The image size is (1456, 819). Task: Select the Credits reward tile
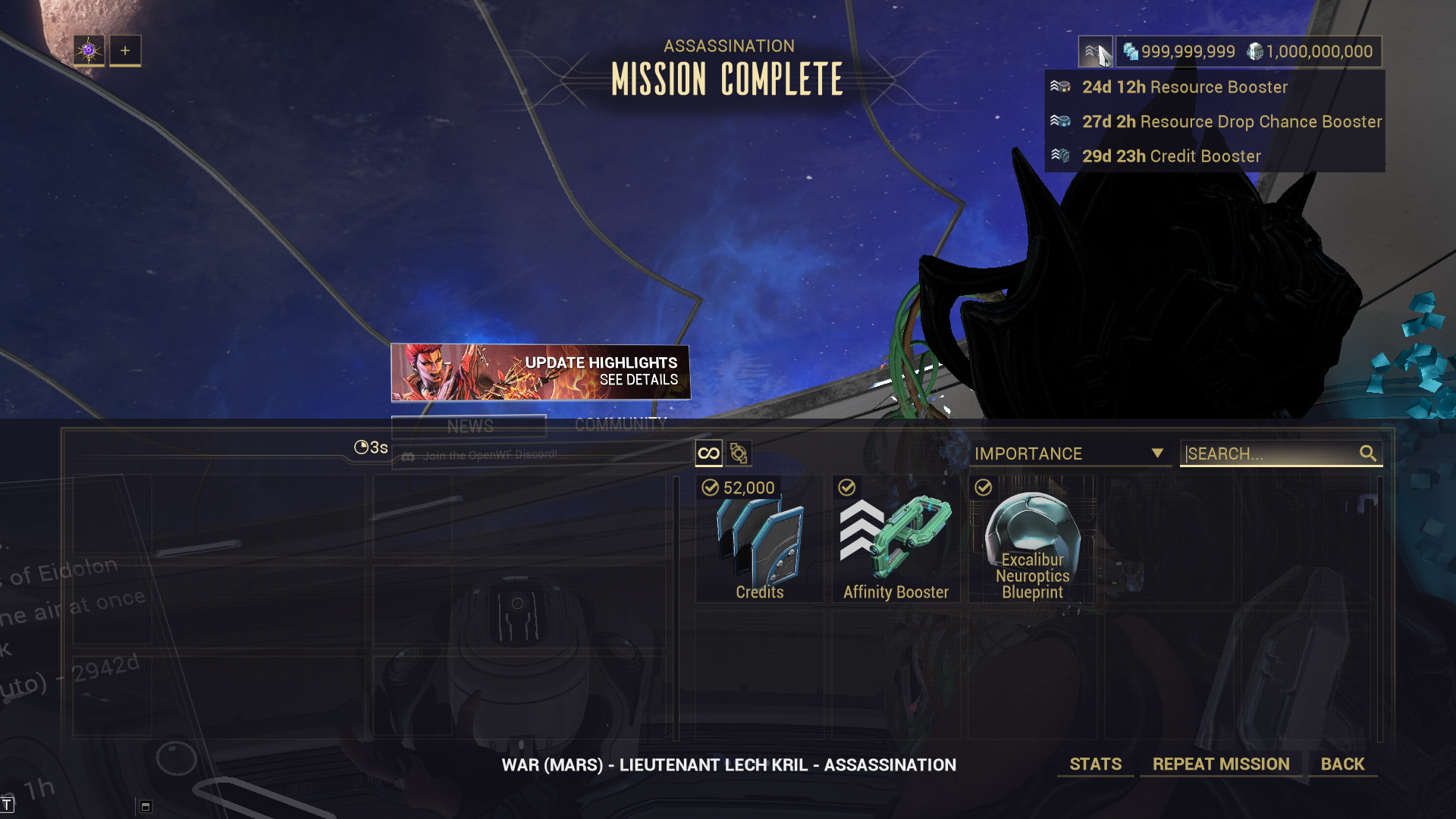[759, 539]
